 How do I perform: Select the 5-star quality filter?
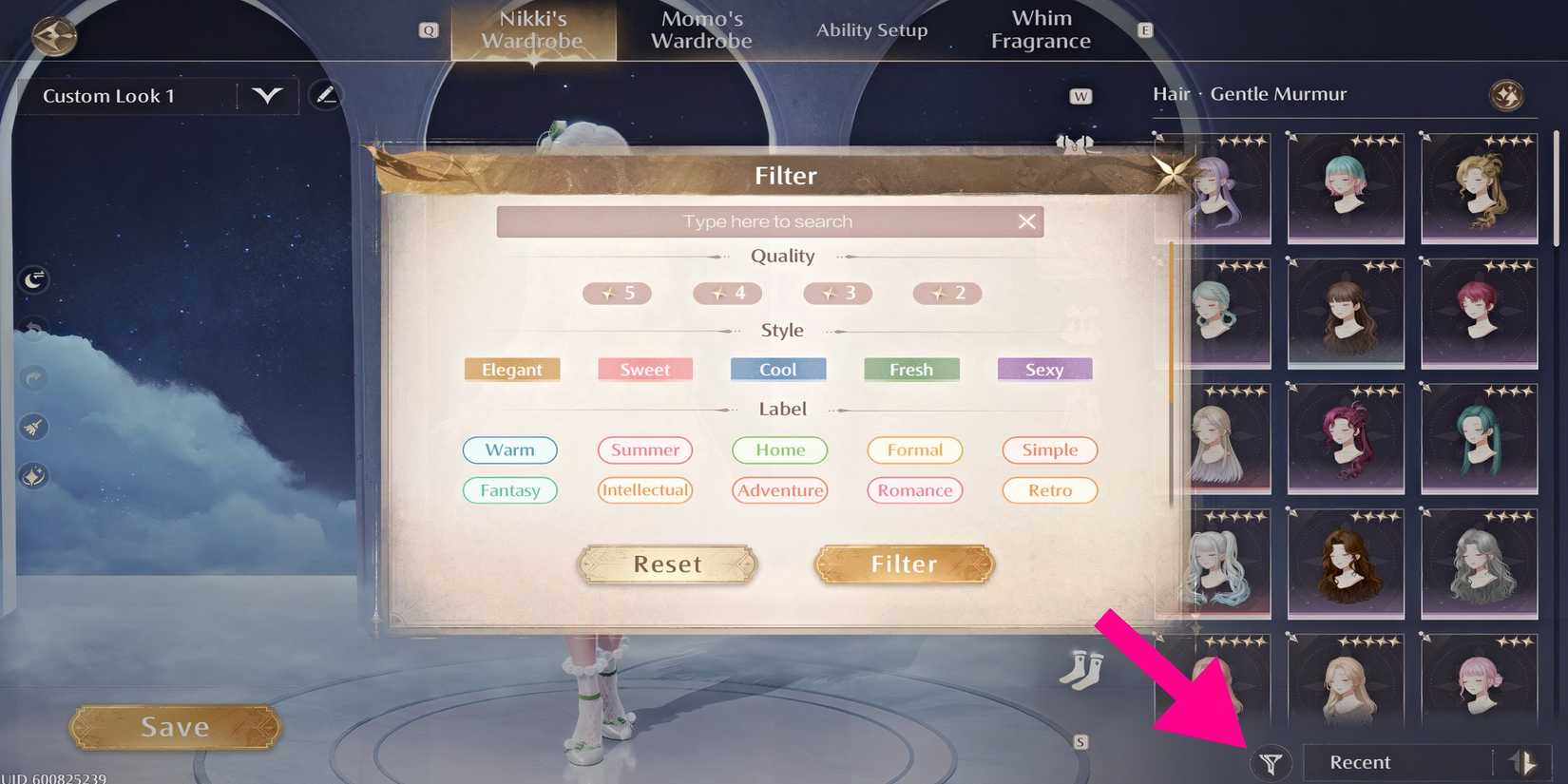click(x=617, y=294)
